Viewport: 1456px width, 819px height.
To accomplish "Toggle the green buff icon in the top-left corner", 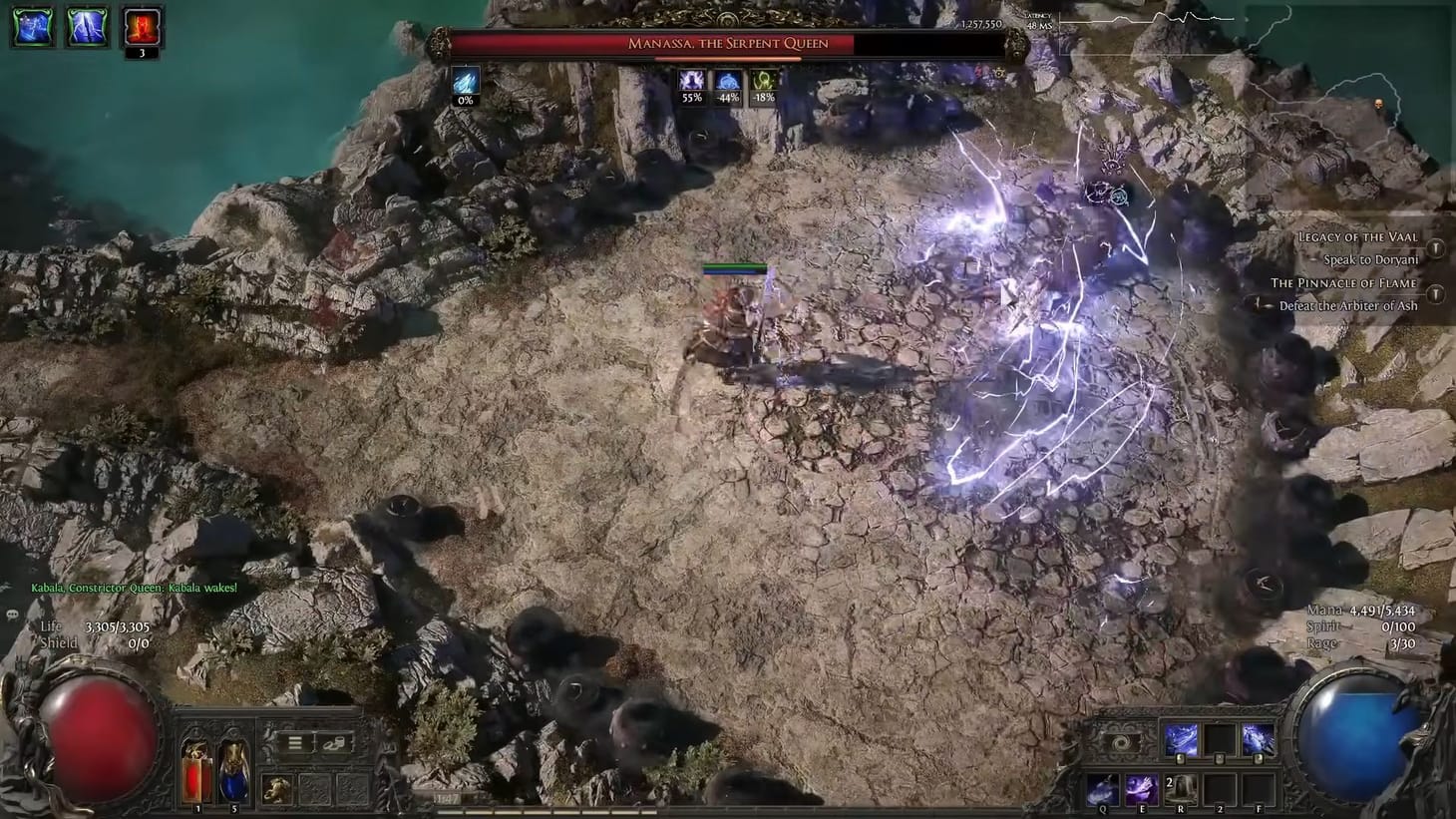I will [x=31, y=27].
